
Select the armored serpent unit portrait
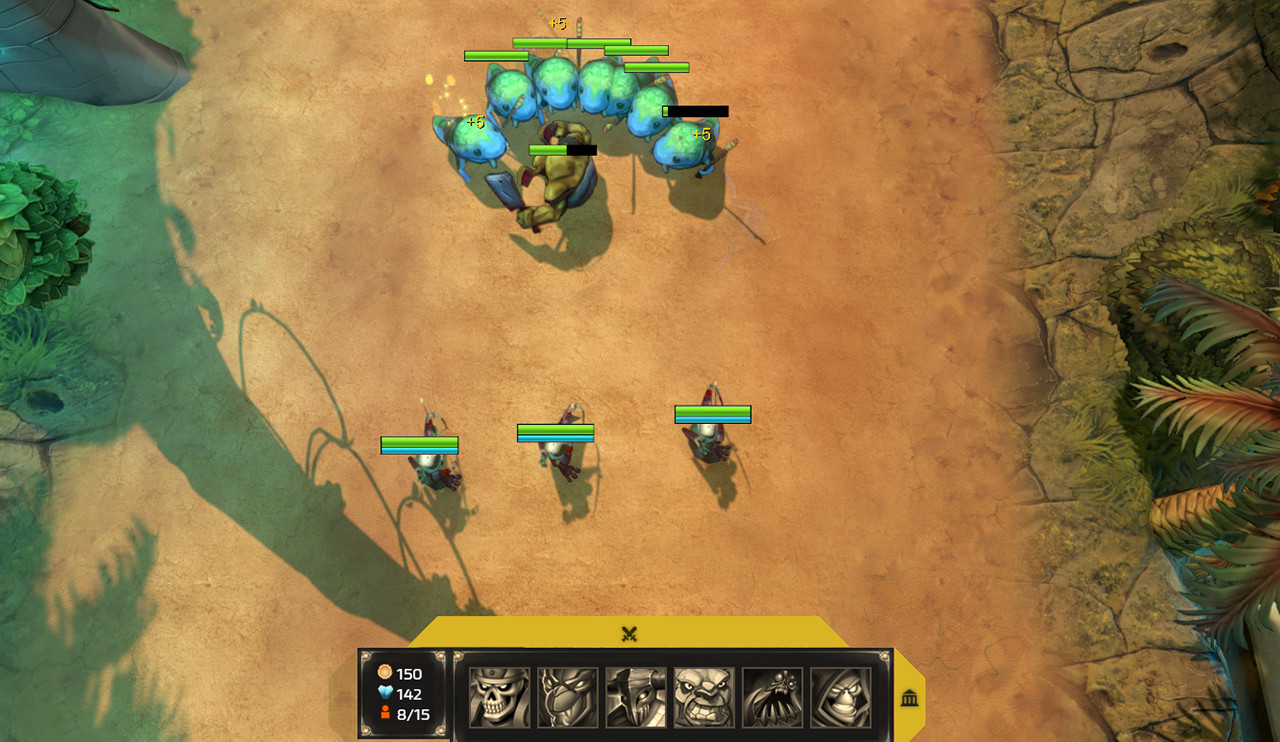[x=568, y=694]
